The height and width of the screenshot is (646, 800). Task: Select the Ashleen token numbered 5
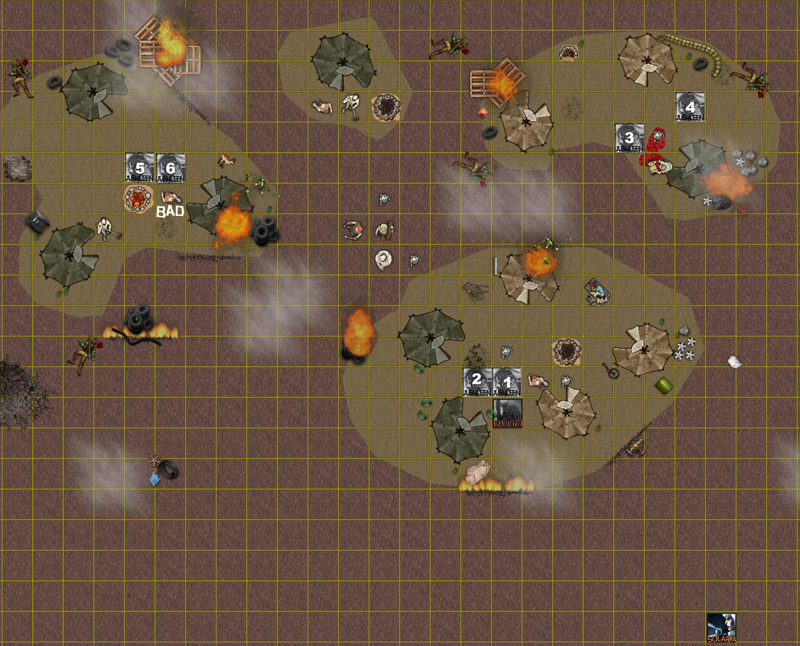(x=140, y=167)
